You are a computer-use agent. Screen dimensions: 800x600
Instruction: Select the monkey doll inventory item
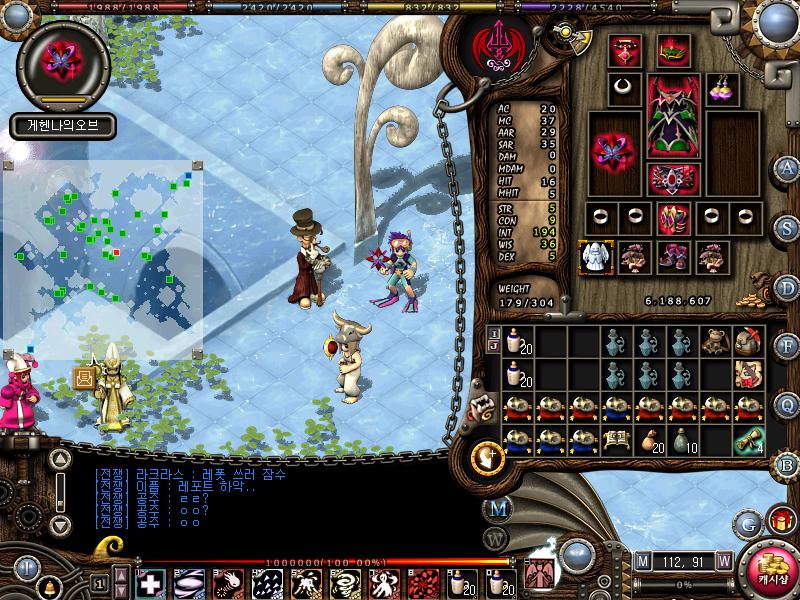coord(714,342)
